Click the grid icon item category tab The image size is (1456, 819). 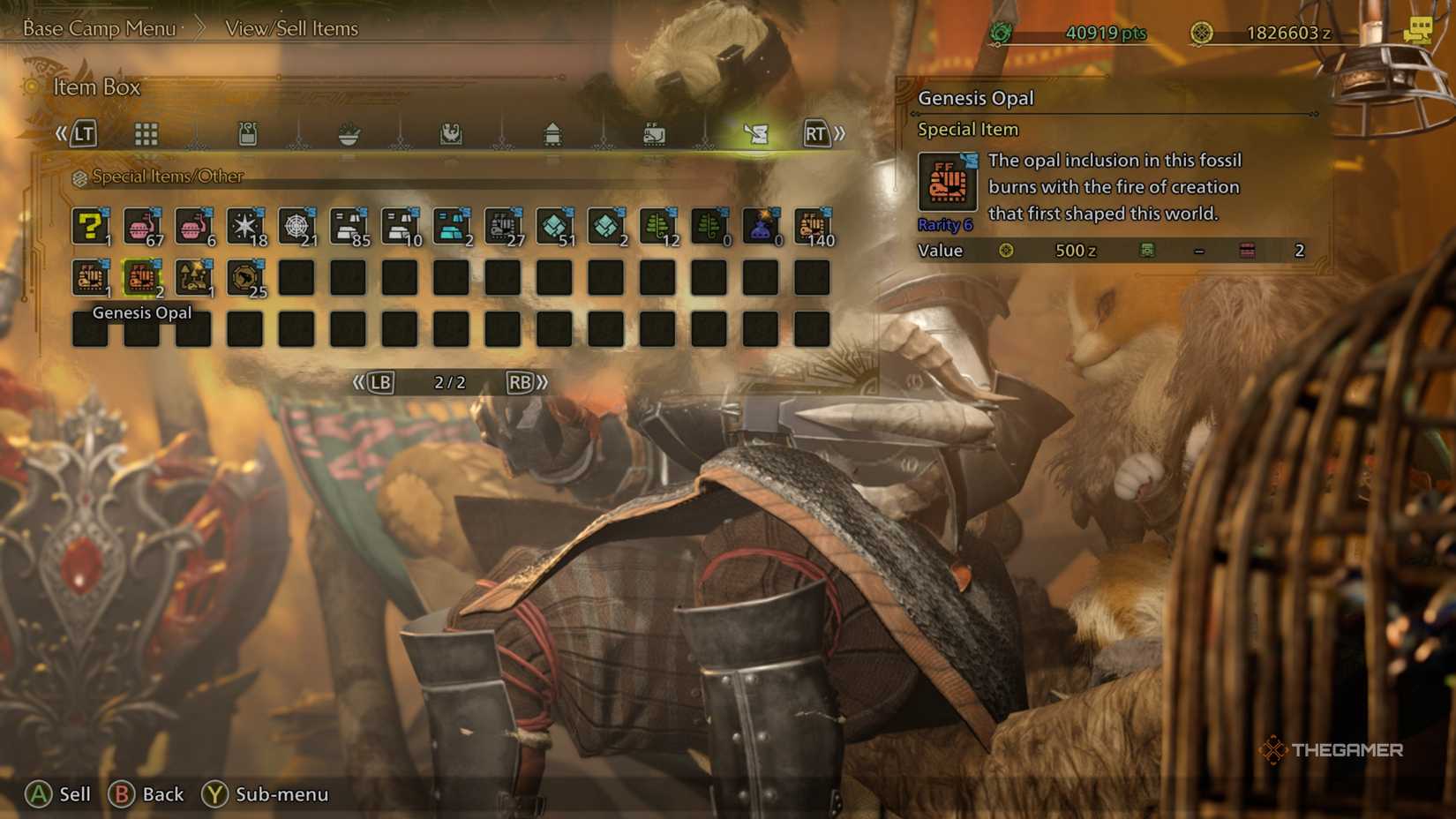click(x=146, y=134)
